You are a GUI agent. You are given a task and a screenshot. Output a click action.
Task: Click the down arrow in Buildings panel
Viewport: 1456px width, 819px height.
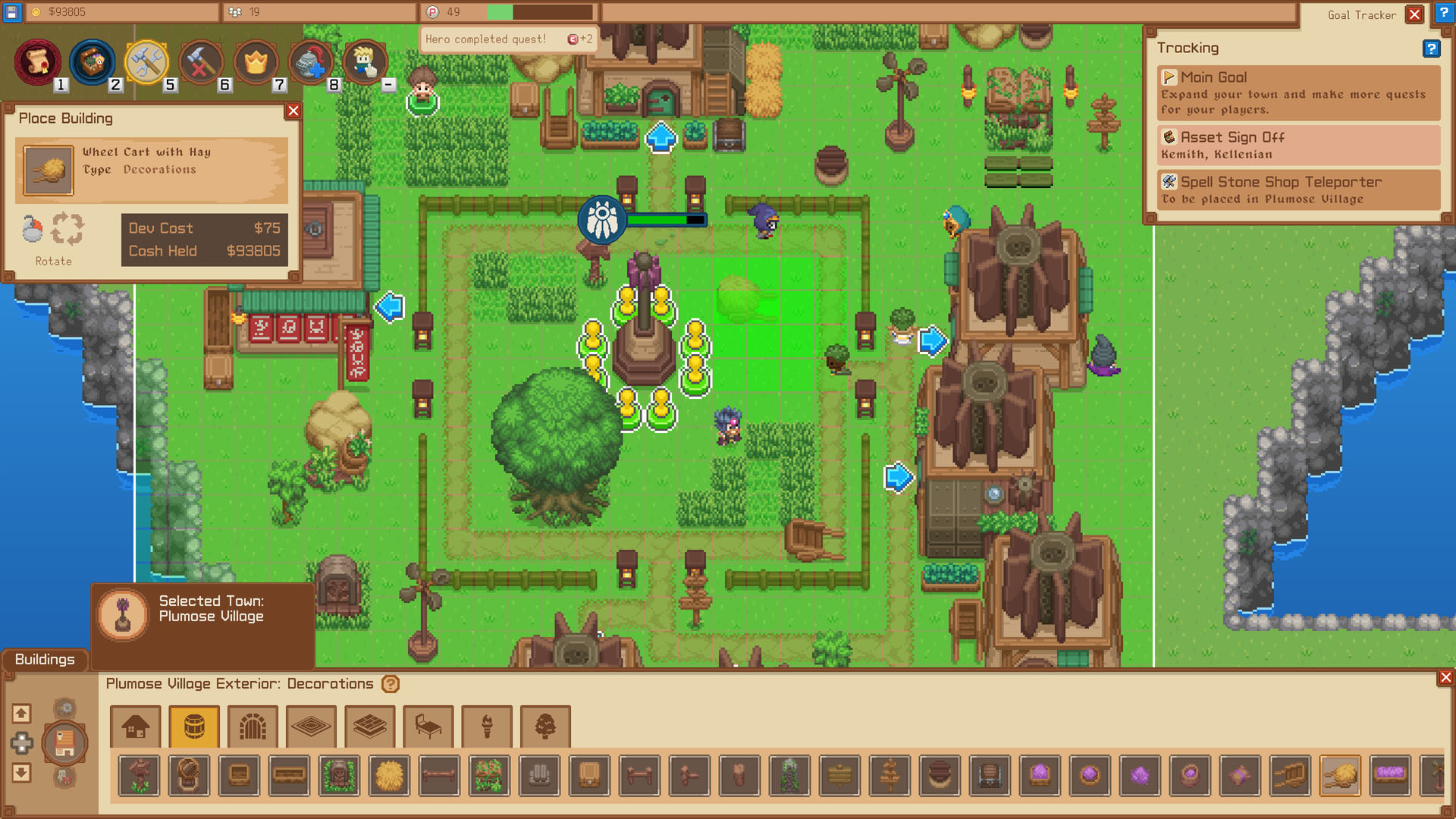point(21,774)
